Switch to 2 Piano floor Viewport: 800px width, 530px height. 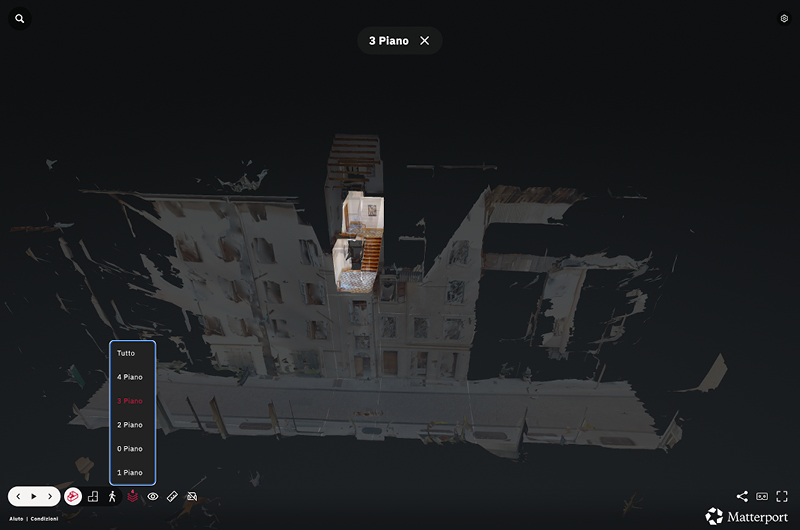tap(130, 425)
